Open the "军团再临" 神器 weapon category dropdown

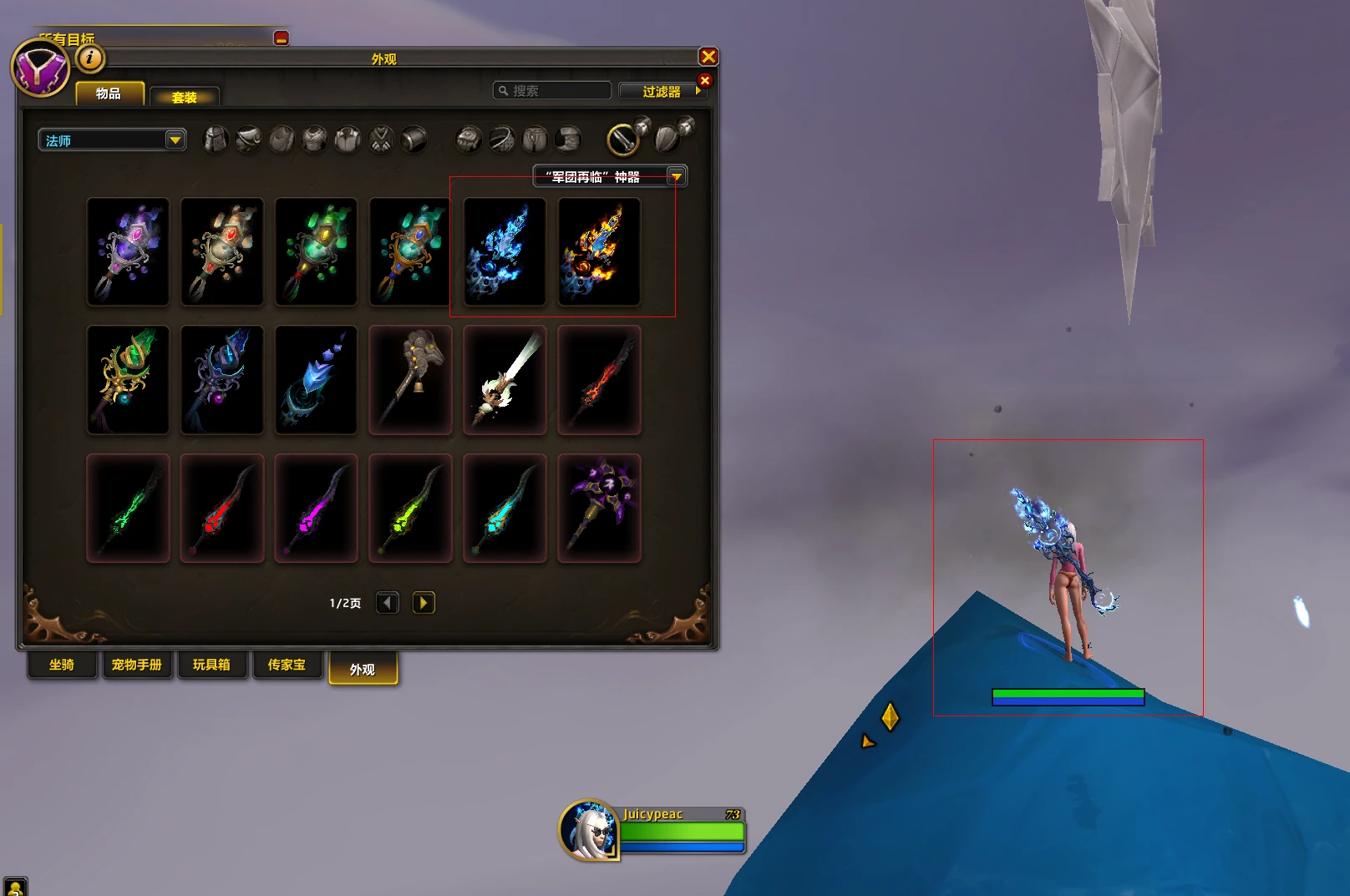pyautogui.click(x=610, y=176)
